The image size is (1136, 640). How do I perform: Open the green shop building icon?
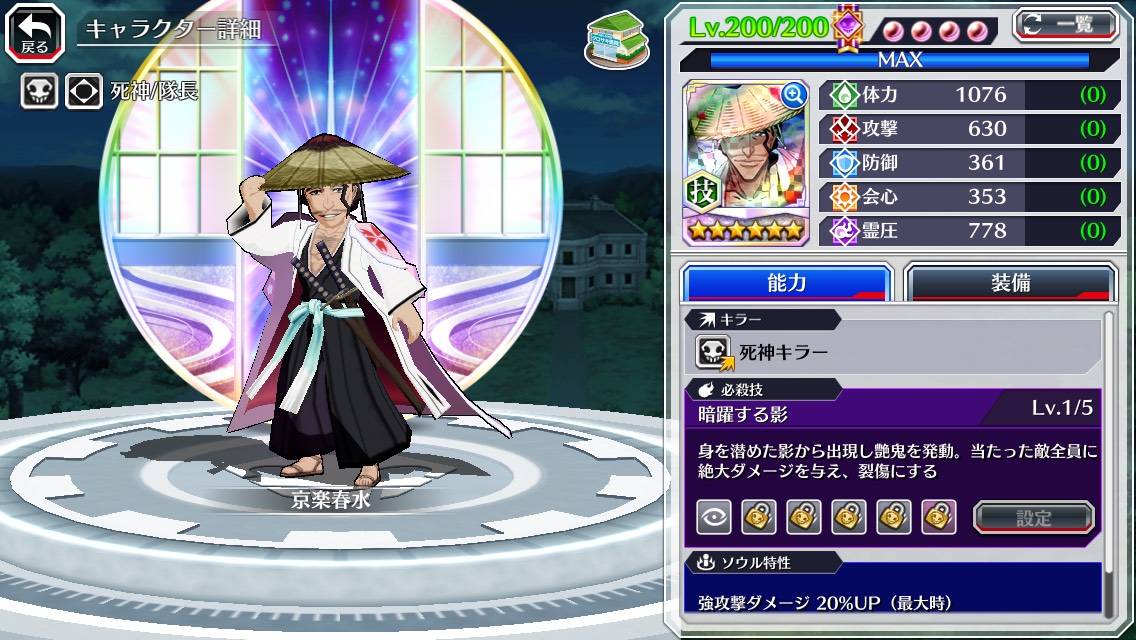click(611, 36)
